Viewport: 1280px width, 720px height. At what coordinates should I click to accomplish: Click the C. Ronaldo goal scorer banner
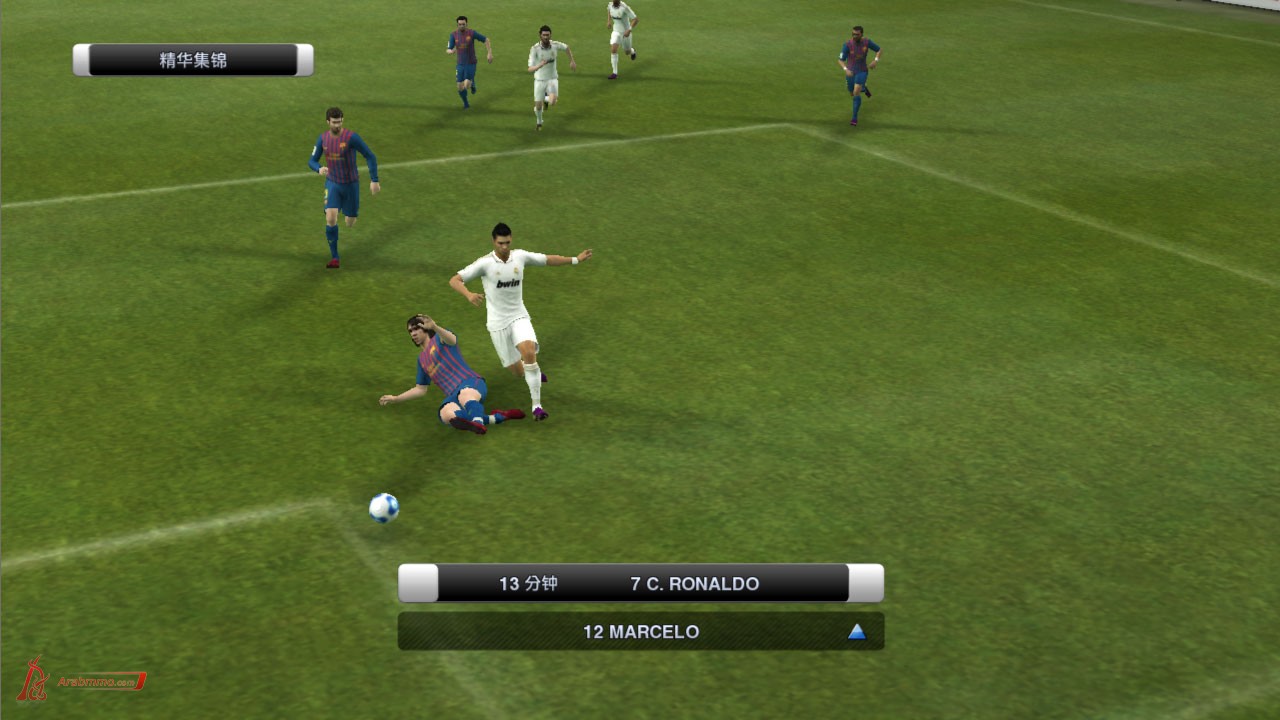click(x=641, y=584)
